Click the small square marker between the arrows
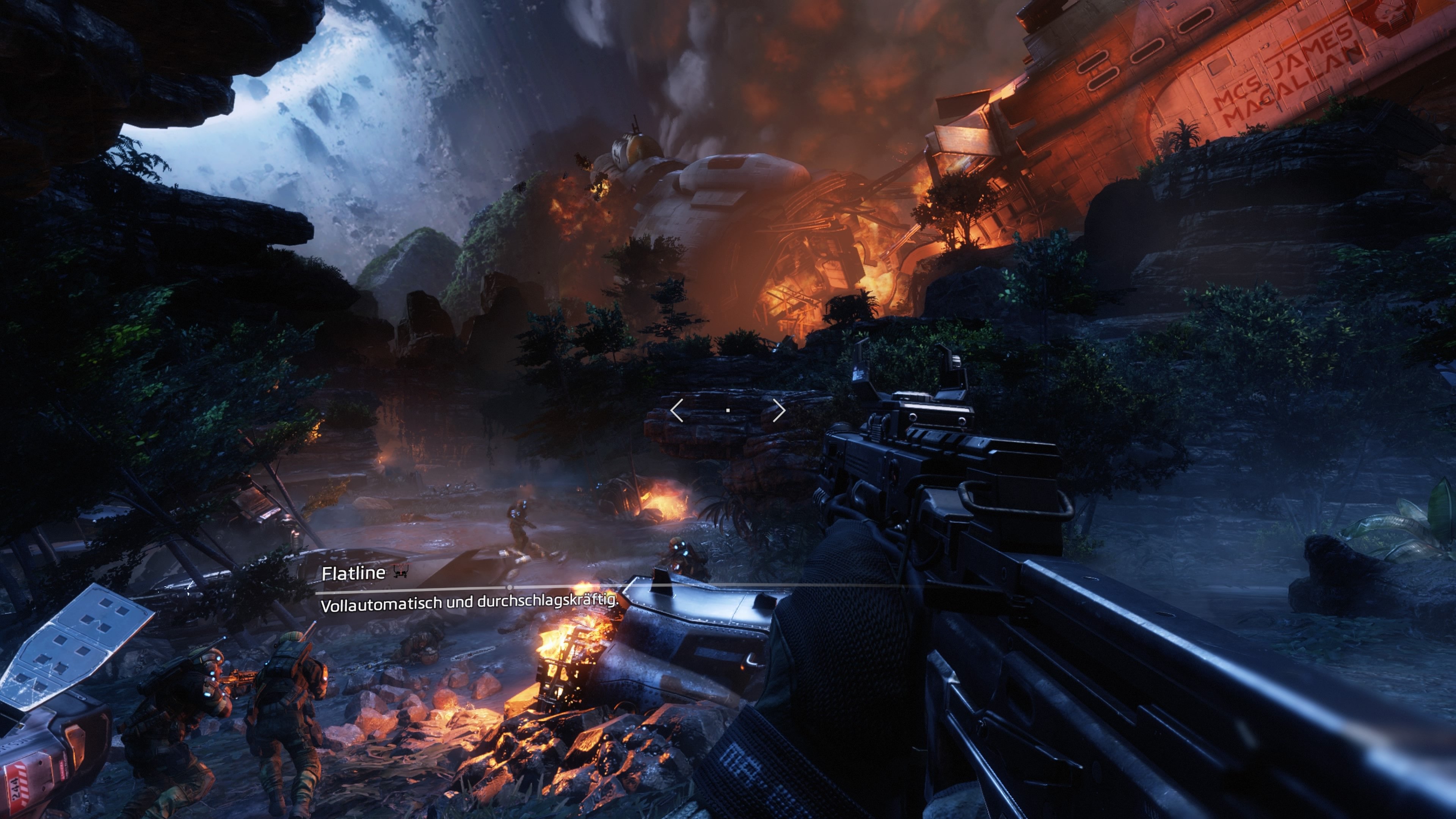This screenshot has height=819, width=1456. [x=728, y=410]
